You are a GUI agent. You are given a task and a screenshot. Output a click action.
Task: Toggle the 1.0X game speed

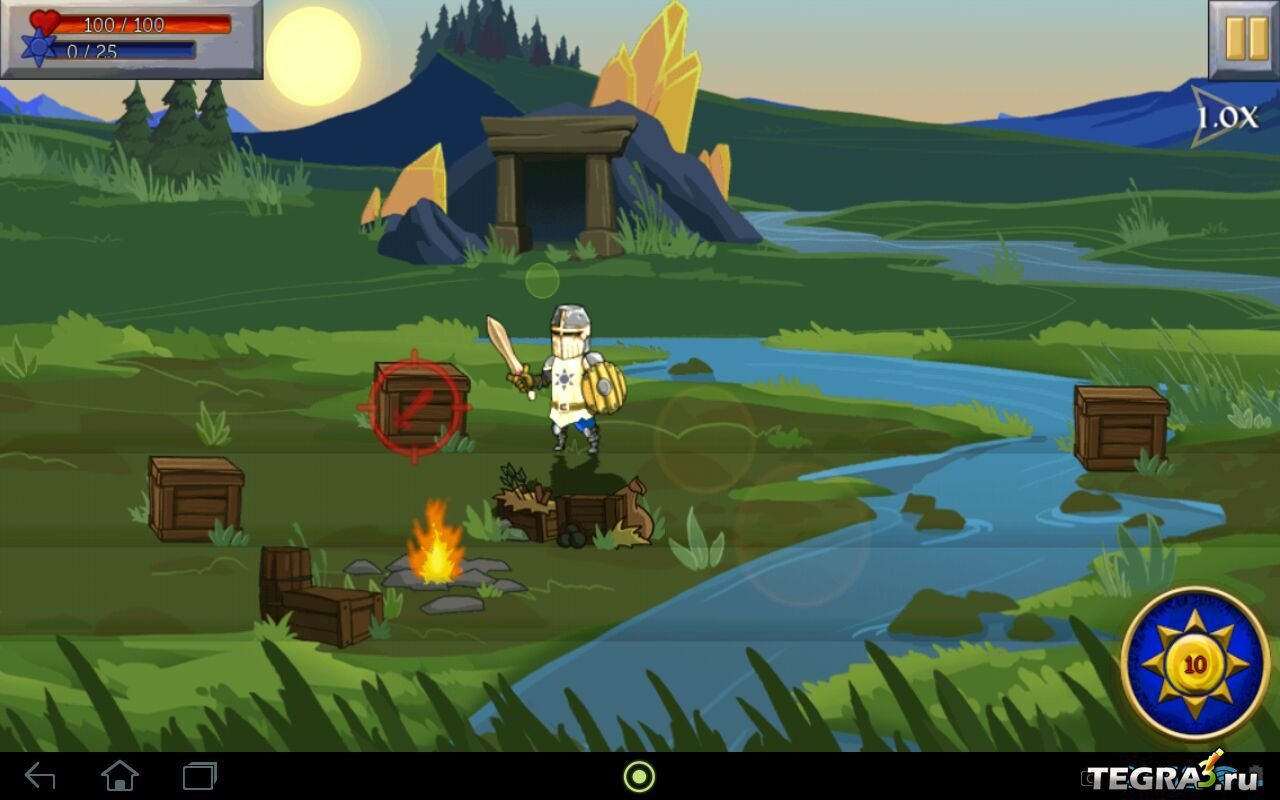pos(1225,118)
